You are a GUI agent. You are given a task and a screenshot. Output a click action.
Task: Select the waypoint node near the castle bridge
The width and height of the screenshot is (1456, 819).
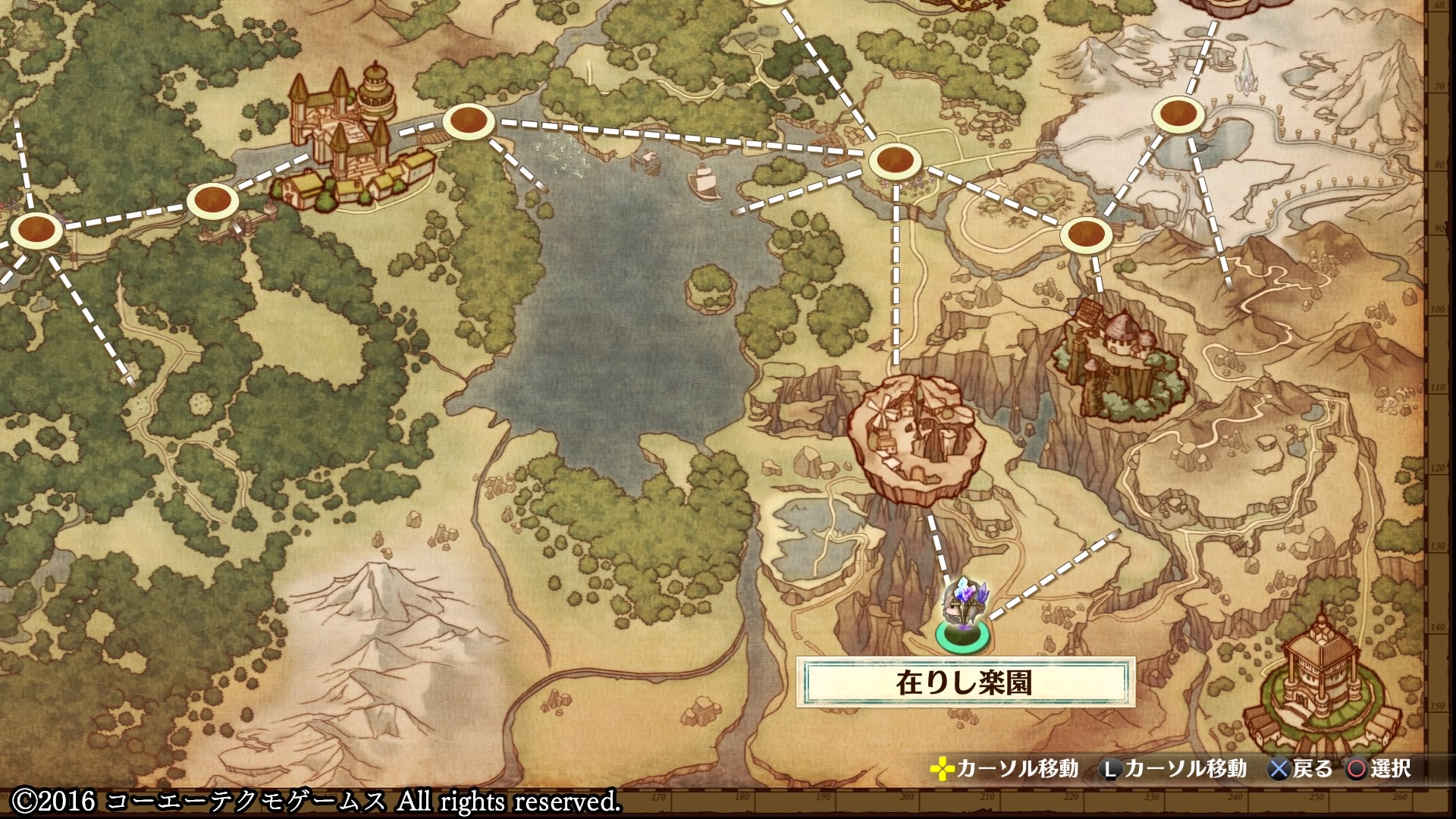pyautogui.click(x=469, y=121)
